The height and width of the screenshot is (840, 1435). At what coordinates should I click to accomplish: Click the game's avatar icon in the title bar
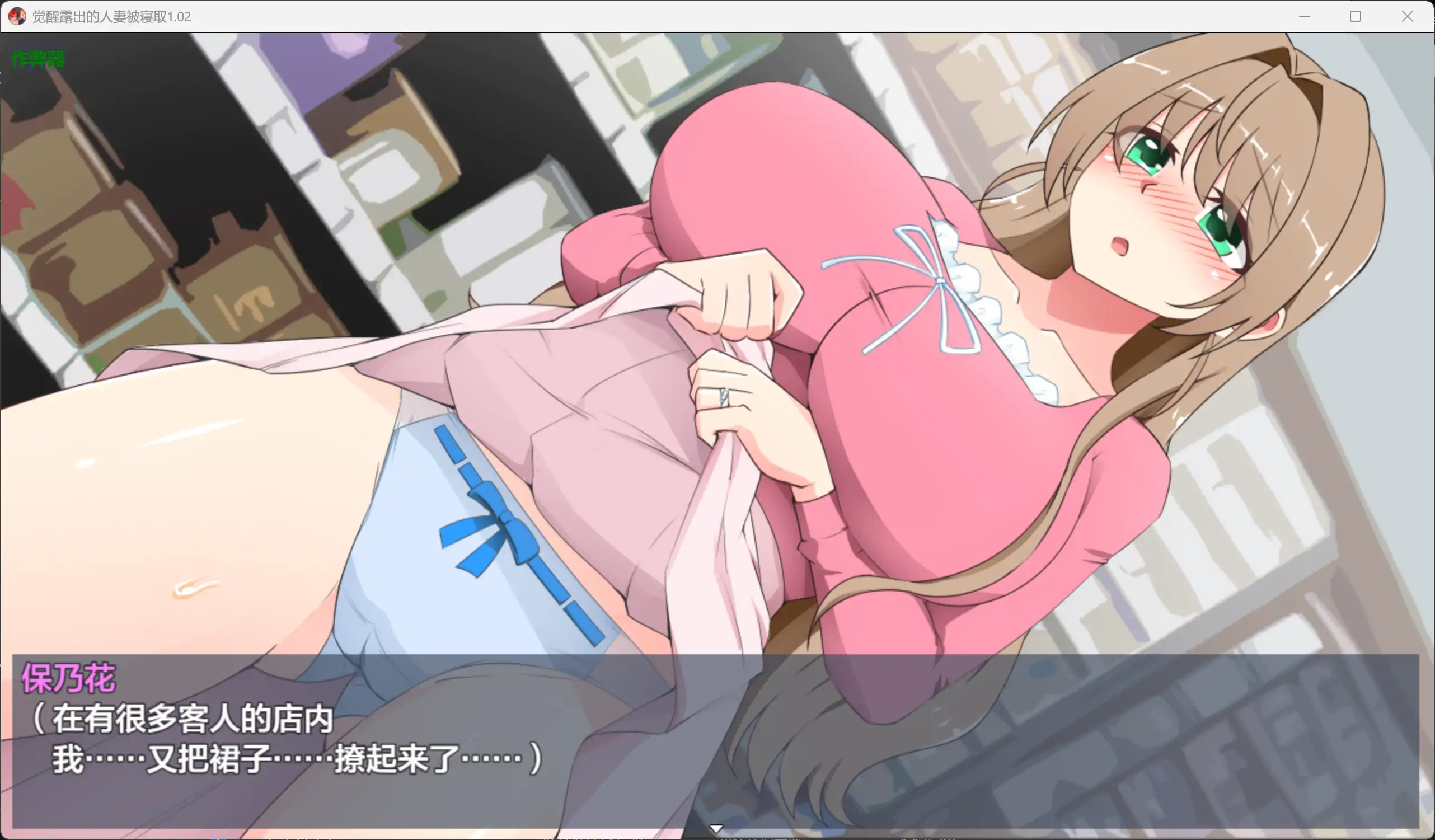(17, 17)
